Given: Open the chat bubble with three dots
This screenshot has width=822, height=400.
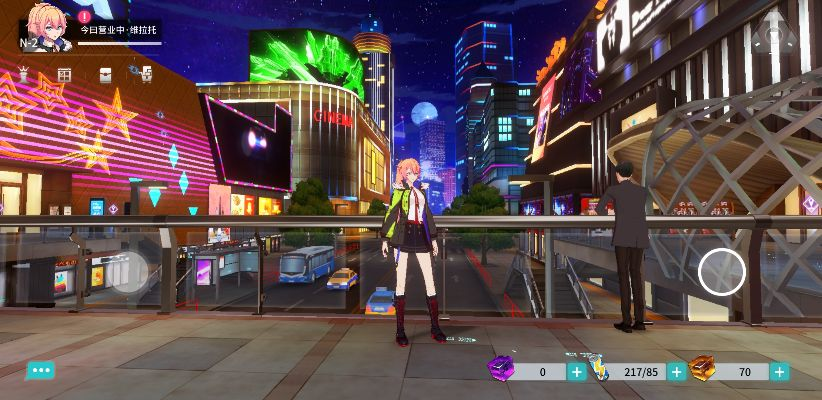Looking at the screenshot, I should pos(40,370).
